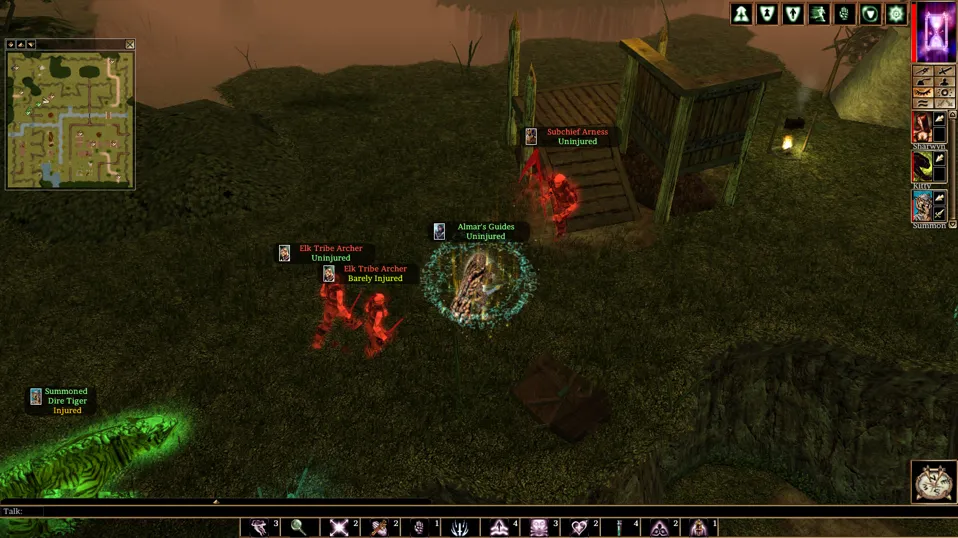Image resolution: width=958 pixels, height=538 pixels.
Task: Click the hand icon in top bar
Action: coord(845,14)
